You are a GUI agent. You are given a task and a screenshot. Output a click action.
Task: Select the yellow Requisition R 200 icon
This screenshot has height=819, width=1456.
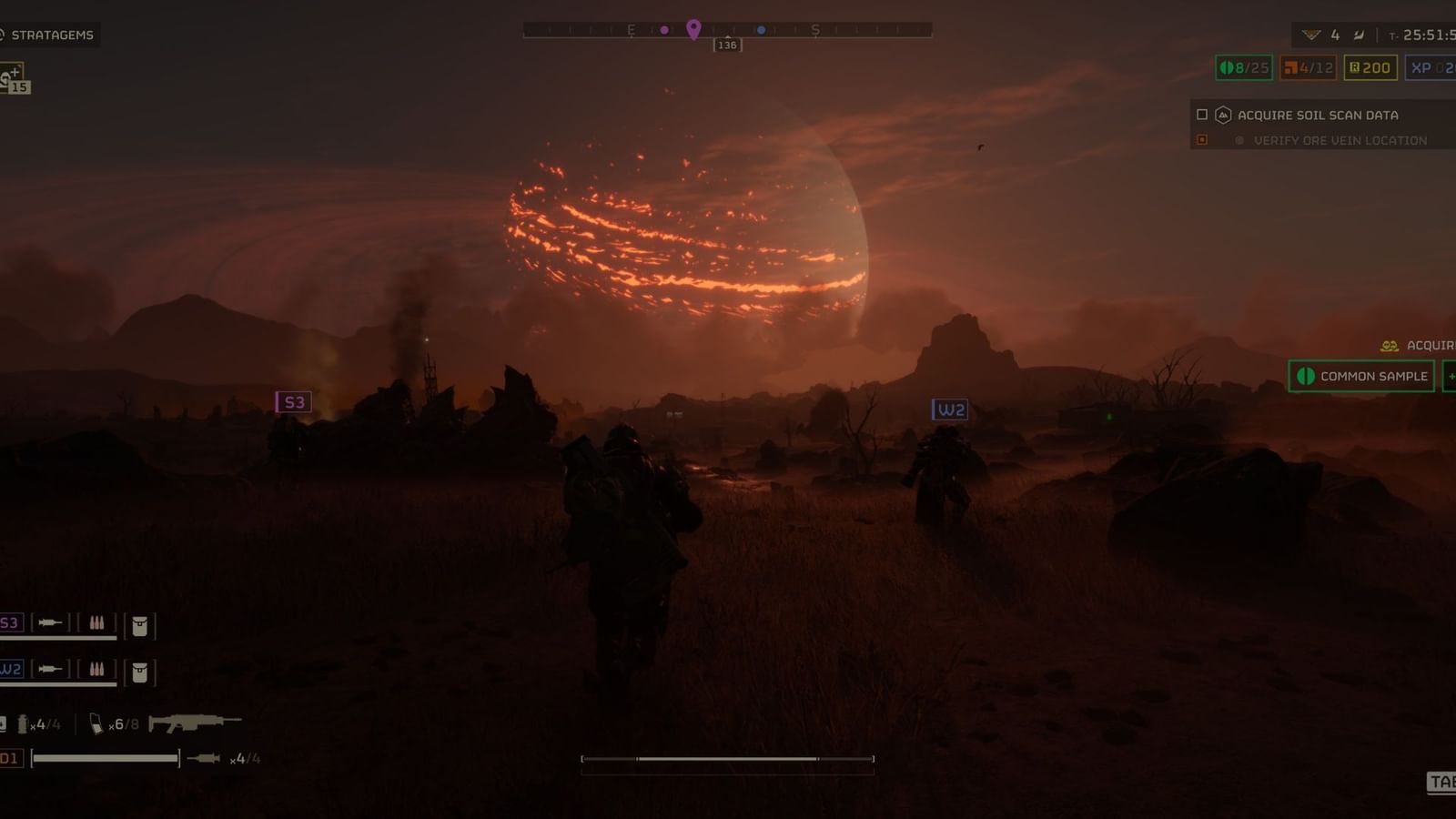1354,67
